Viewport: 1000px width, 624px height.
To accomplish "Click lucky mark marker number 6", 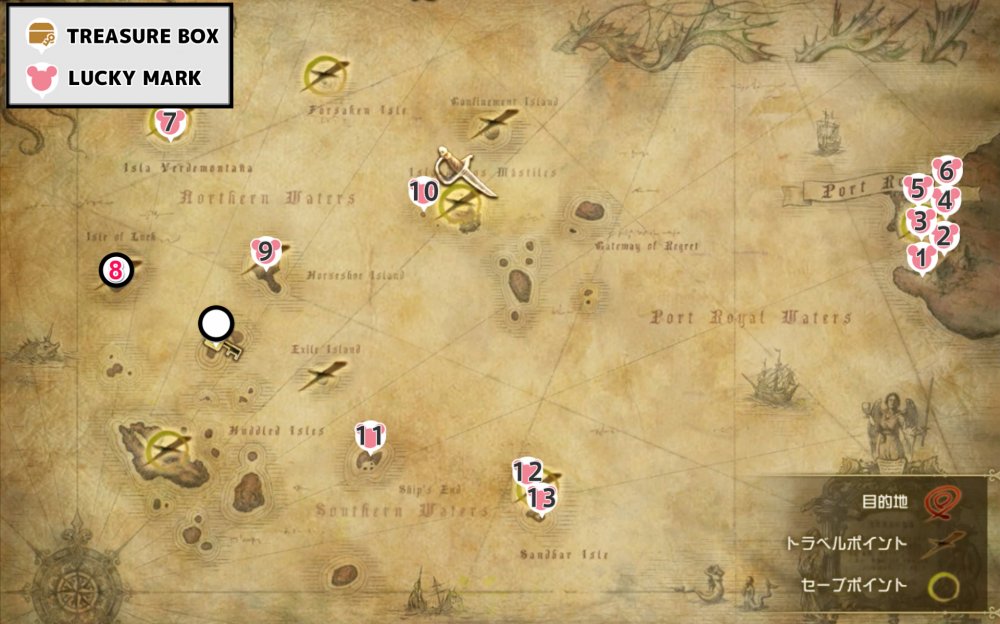I will coord(946,170).
